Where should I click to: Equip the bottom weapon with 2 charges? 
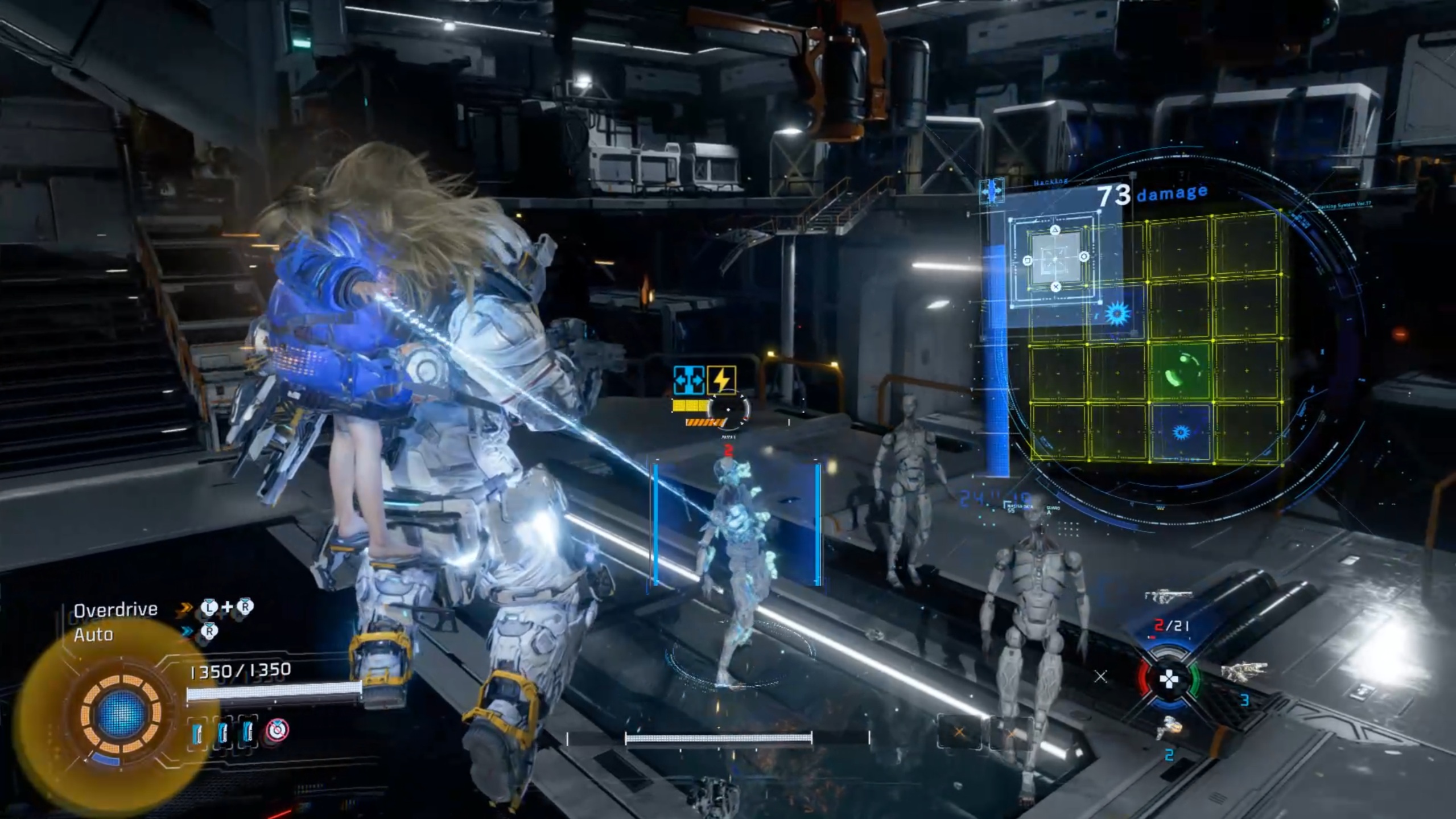(1168, 728)
